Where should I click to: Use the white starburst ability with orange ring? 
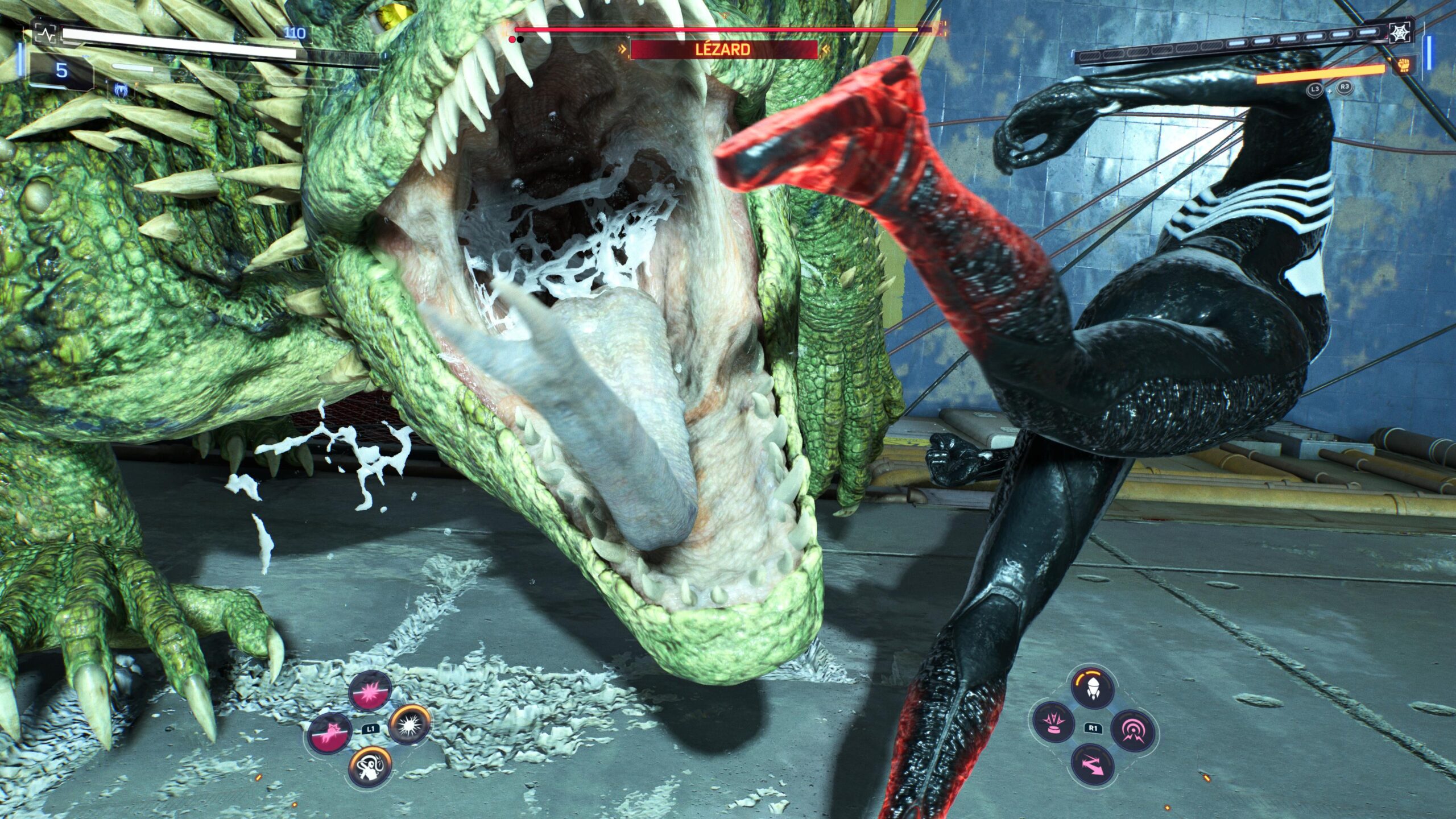coord(409,725)
